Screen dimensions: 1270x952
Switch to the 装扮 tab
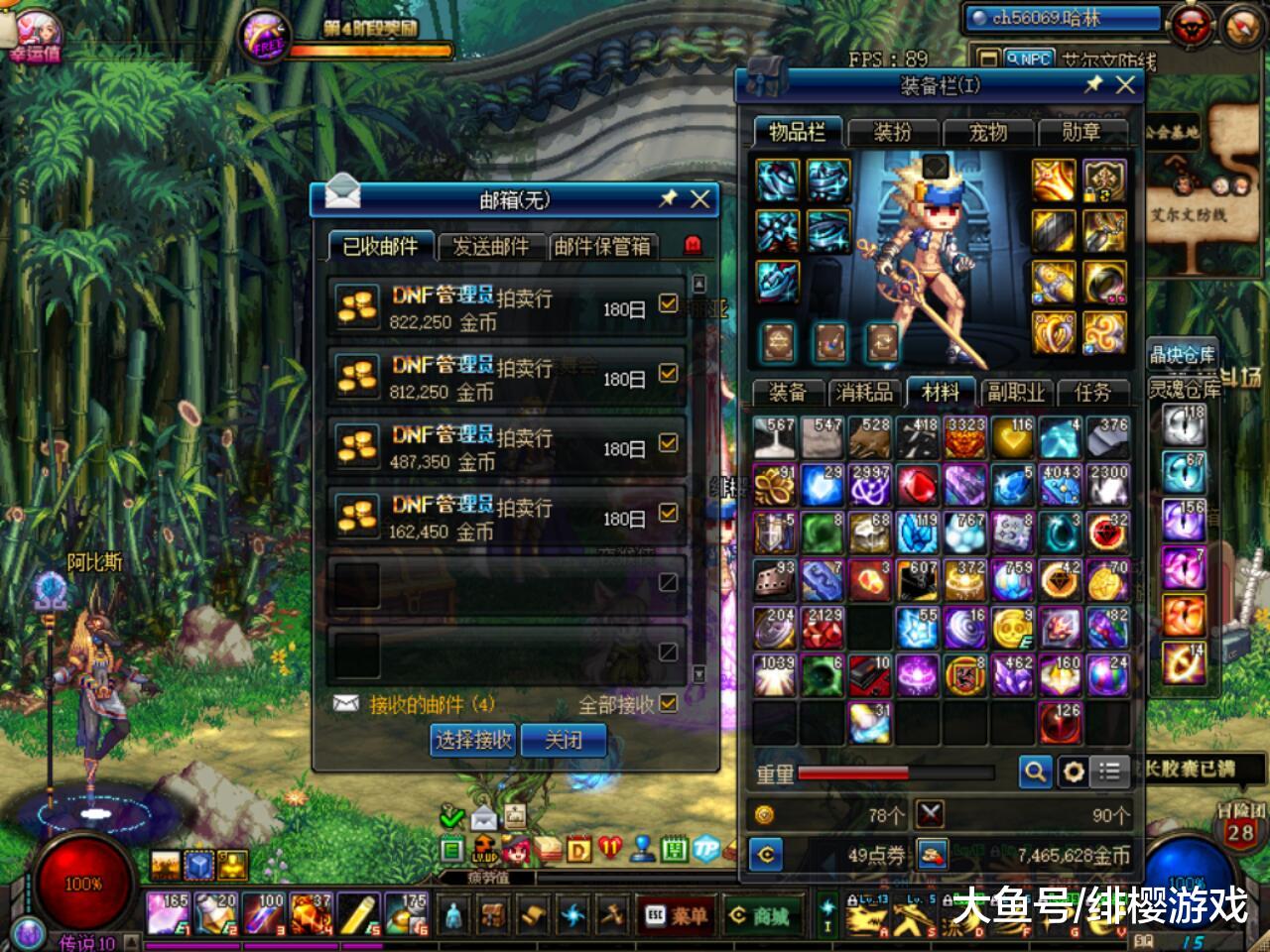tap(891, 132)
